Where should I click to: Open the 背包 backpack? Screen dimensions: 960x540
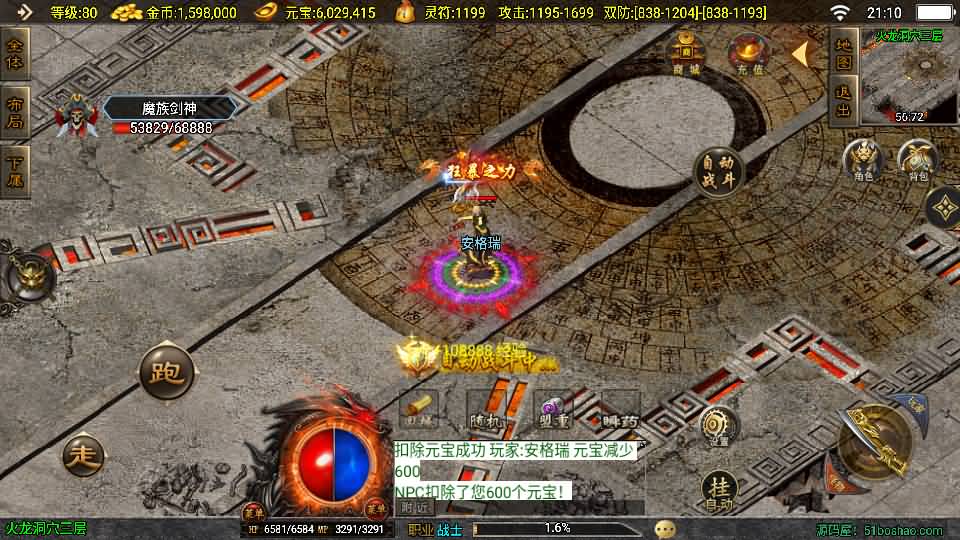pos(917,161)
